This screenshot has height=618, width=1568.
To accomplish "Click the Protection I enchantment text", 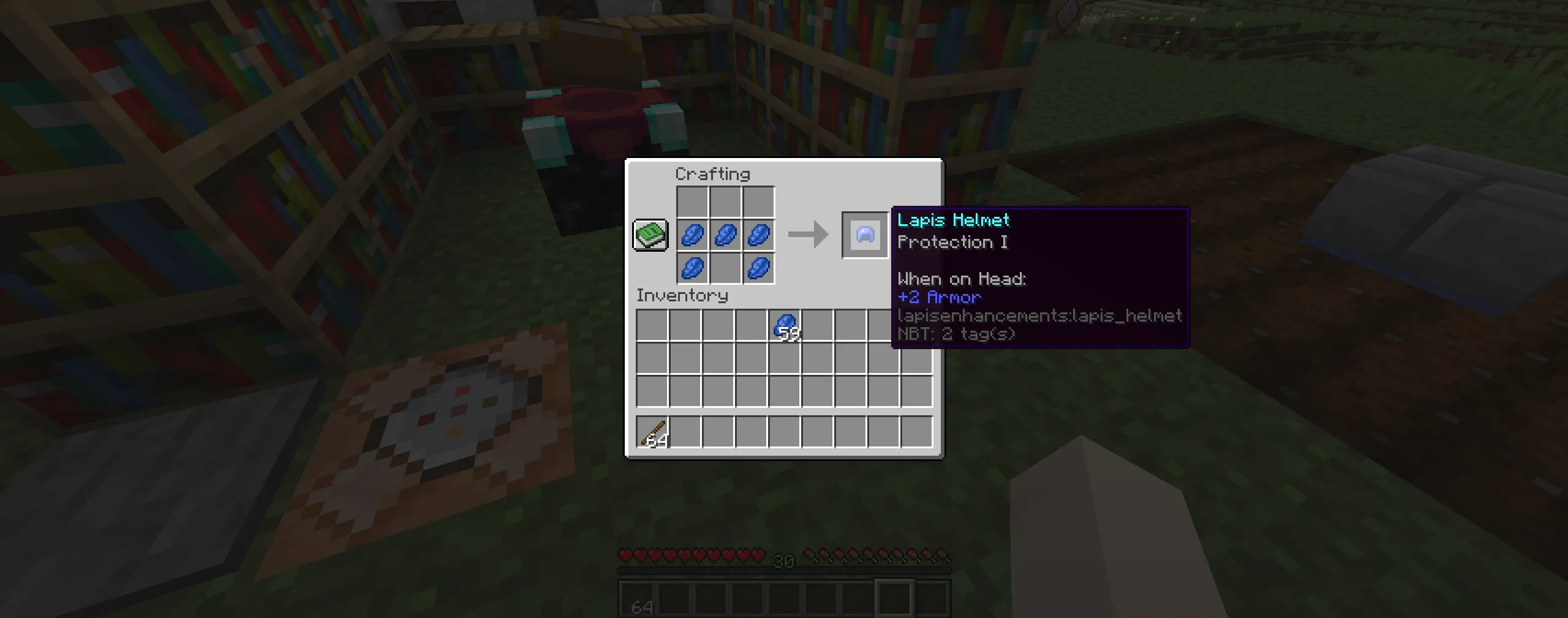I will pyautogui.click(x=954, y=243).
